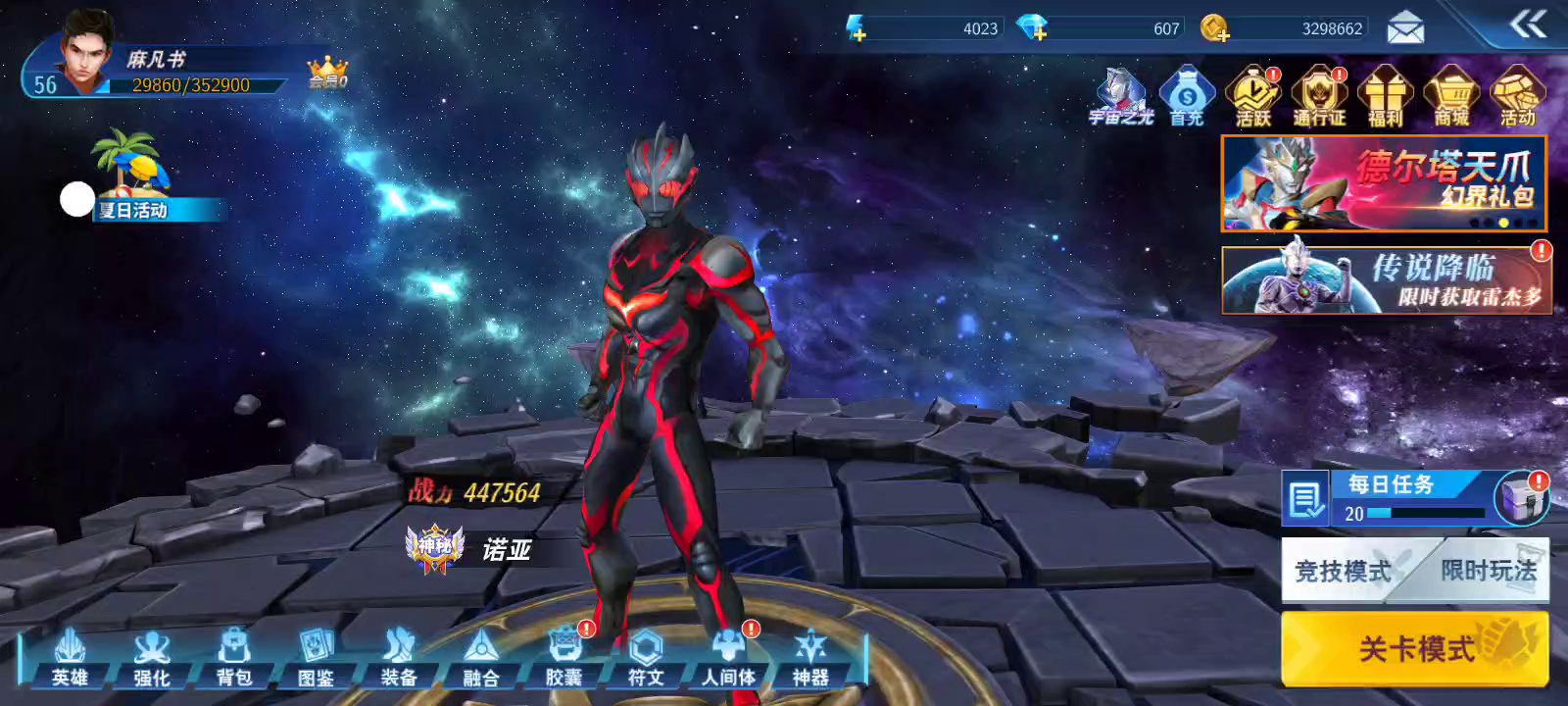Enter 竞技模式 arena mode
The height and width of the screenshot is (706, 1568).
point(1344,571)
